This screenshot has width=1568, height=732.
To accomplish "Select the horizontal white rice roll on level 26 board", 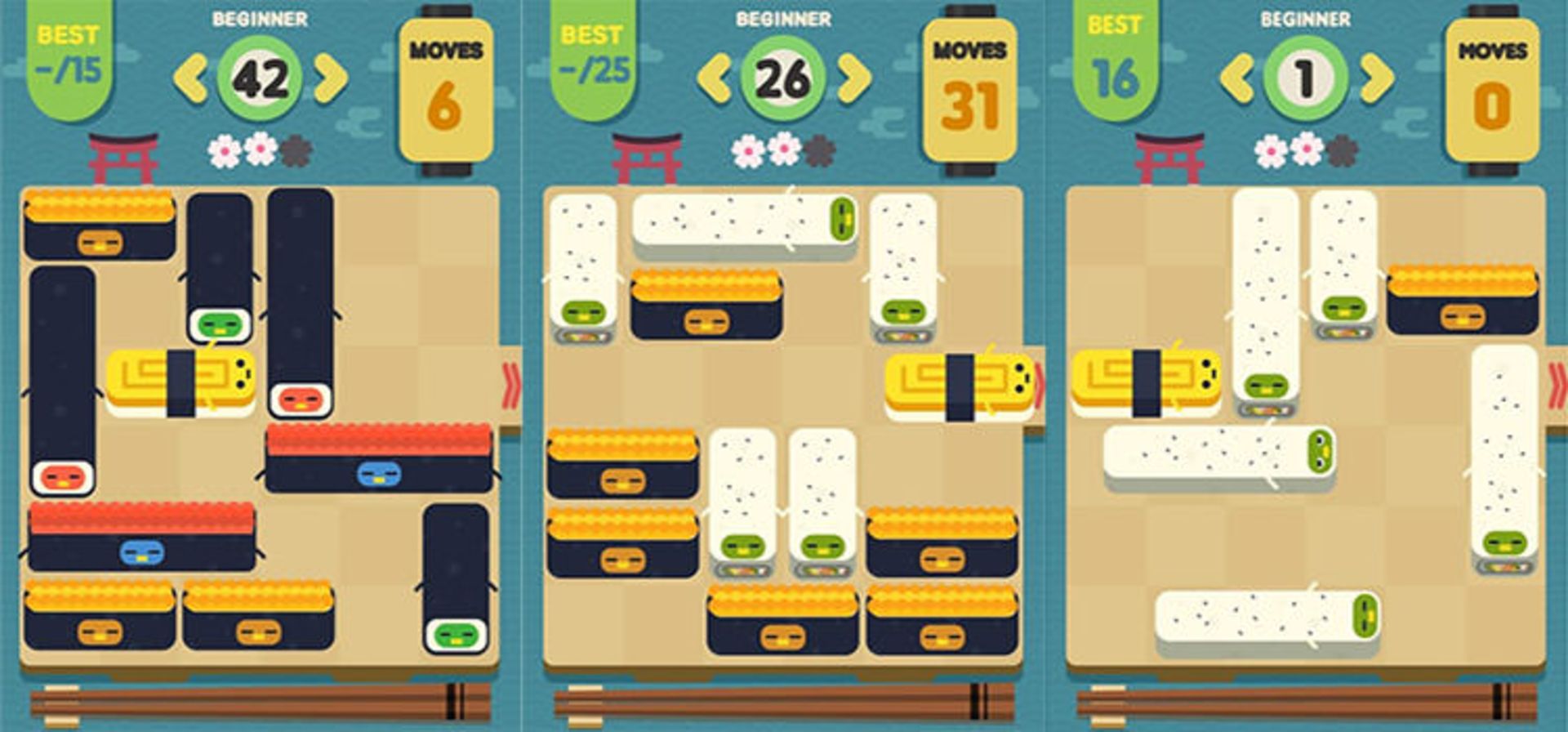I will point(744,222).
